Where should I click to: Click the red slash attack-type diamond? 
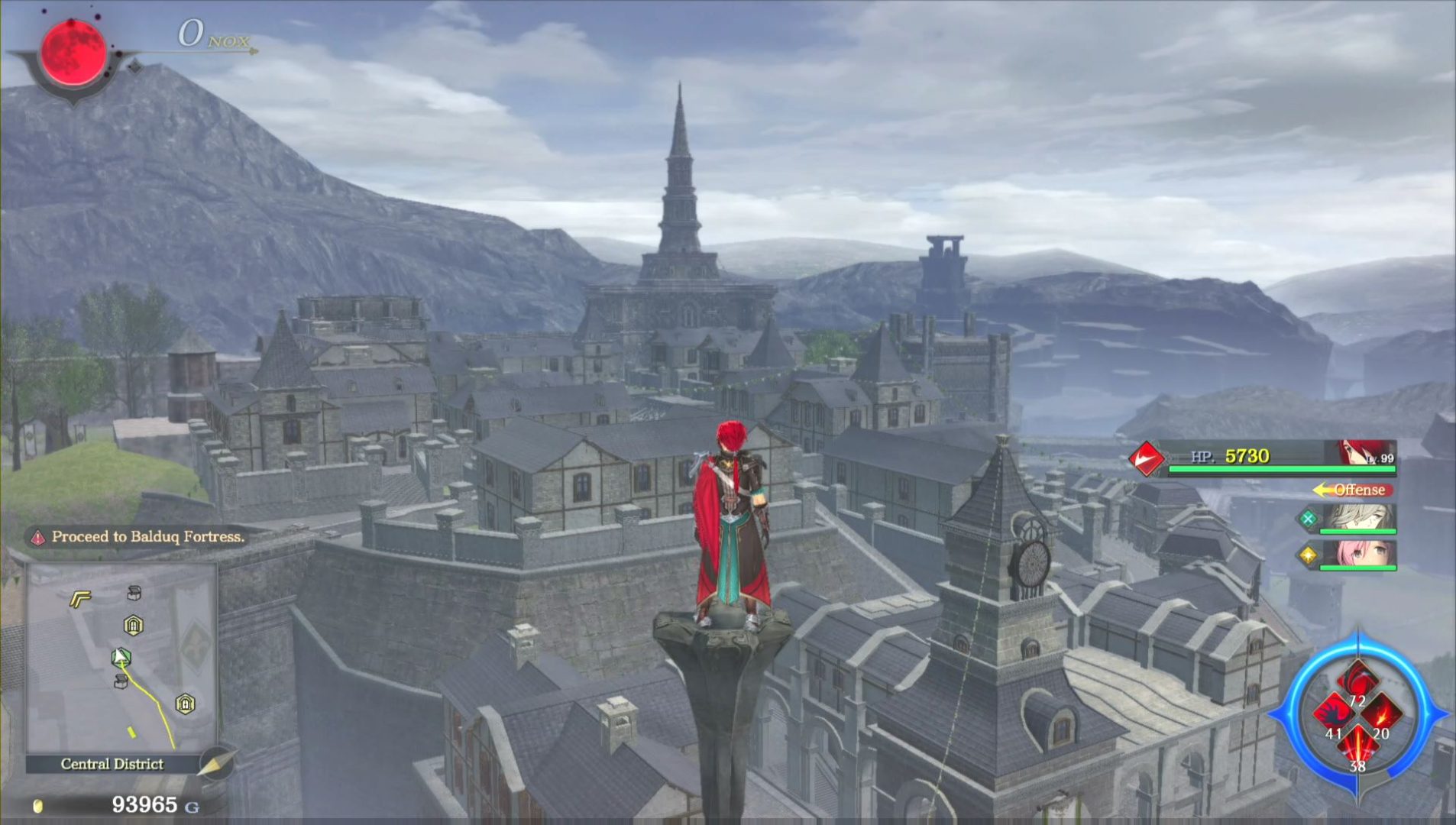pyautogui.click(x=1147, y=458)
